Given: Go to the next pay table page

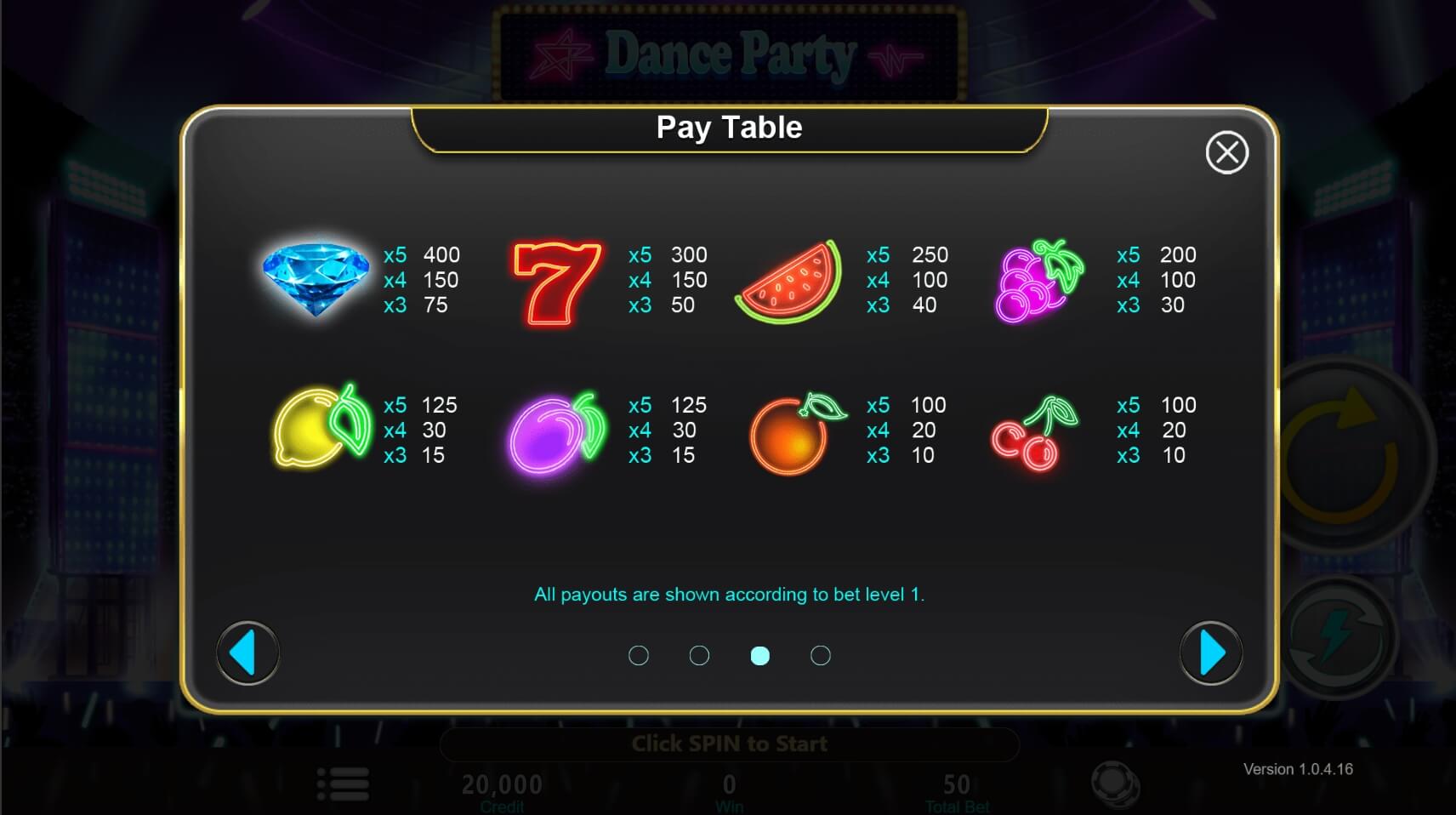Looking at the screenshot, I should click(1212, 652).
